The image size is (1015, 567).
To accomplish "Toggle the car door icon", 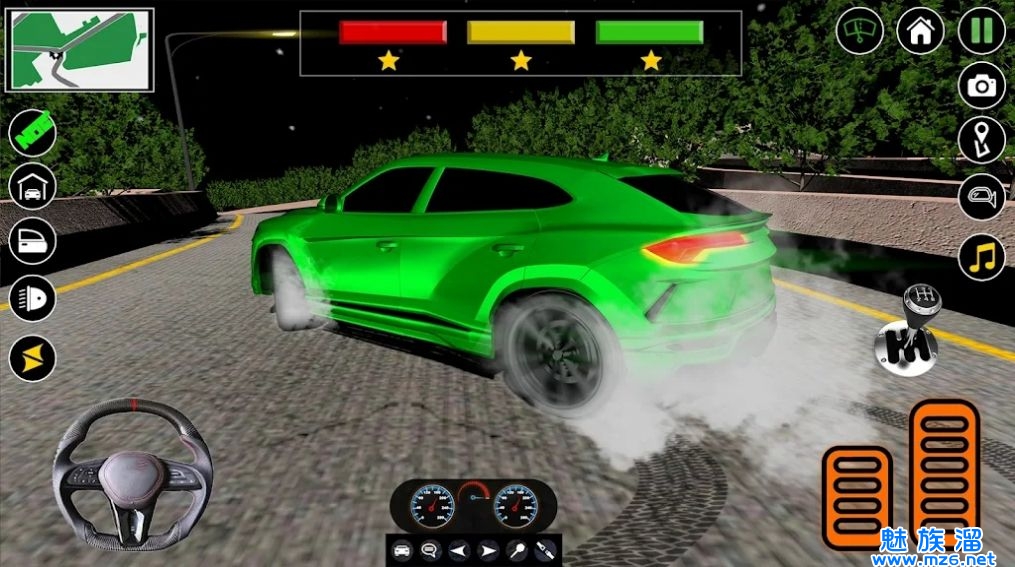I will click(x=33, y=241).
